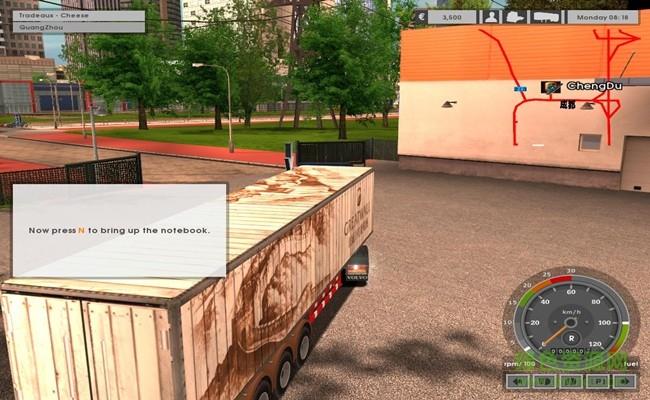Click the blue road sign map marker

pyautogui.click(x=519, y=88)
